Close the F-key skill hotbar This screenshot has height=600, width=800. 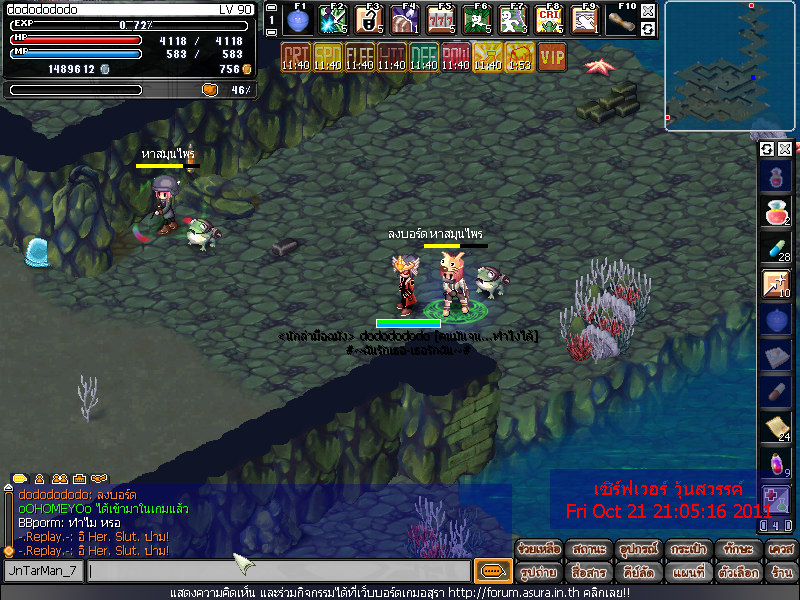(x=648, y=11)
